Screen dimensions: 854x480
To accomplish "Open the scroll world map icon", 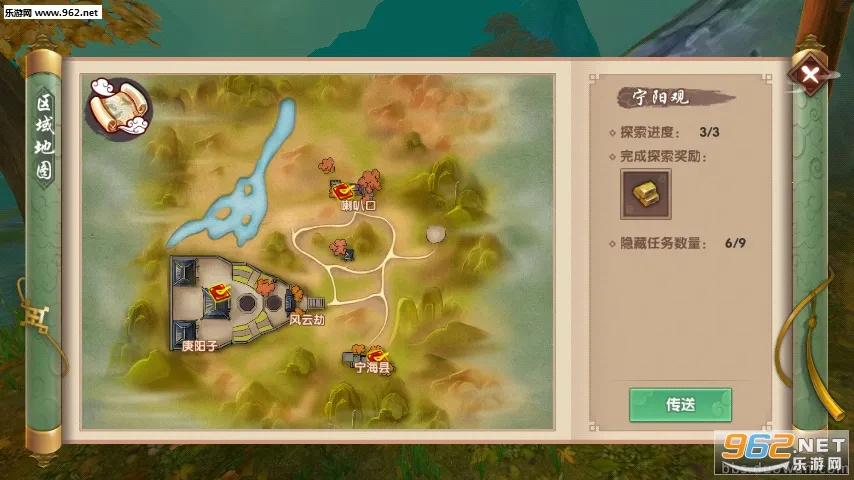I will (x=117, y=106).
